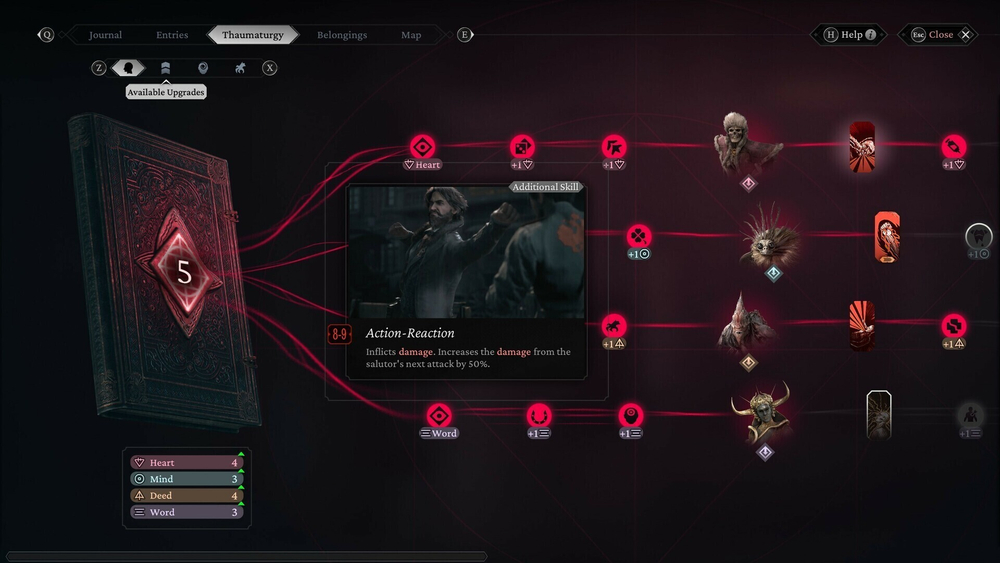Go to the Belongings tab
1000x563 pixels.
[x=342, y=35]
